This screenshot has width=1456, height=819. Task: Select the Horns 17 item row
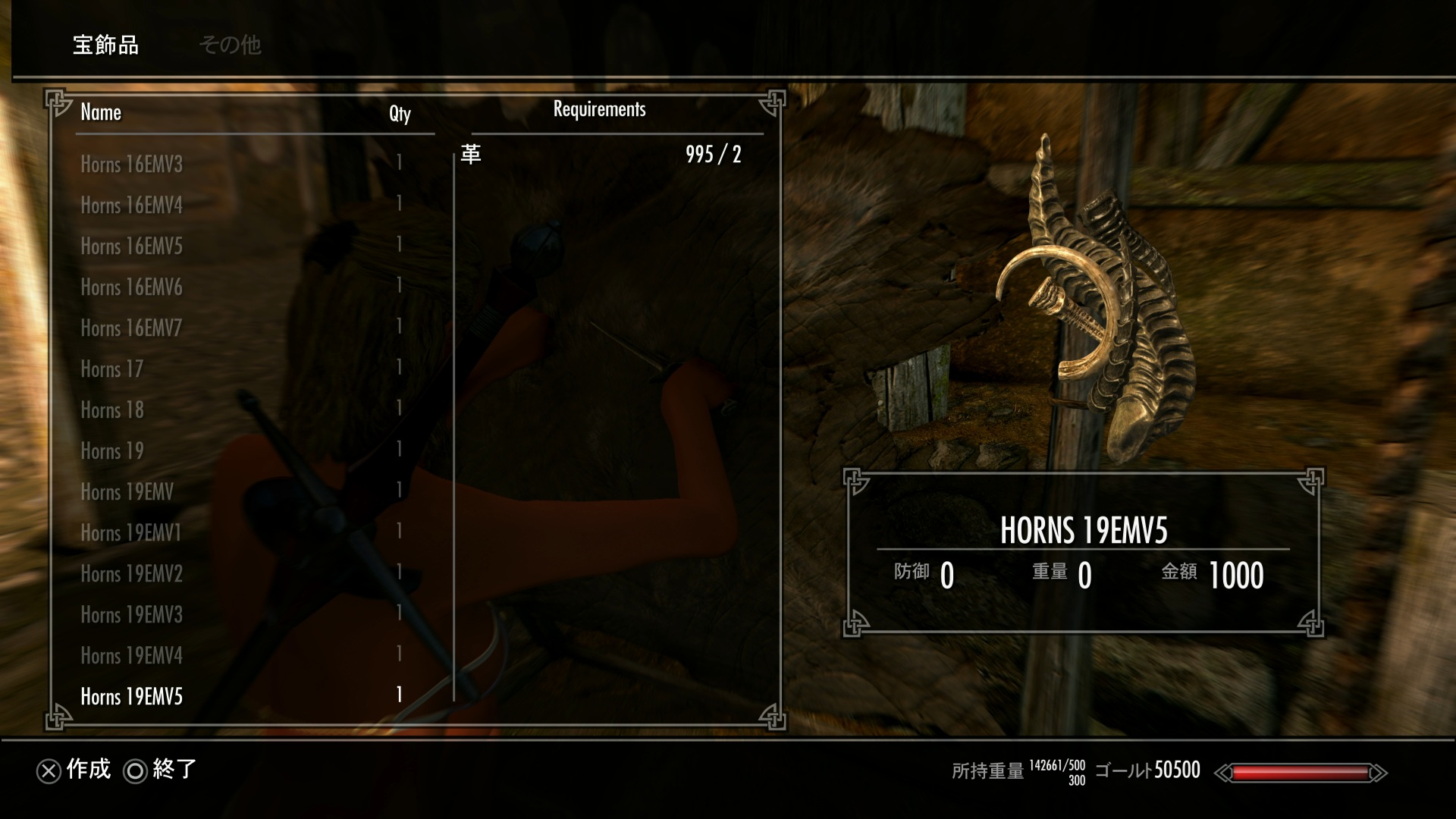coord(112,369)
